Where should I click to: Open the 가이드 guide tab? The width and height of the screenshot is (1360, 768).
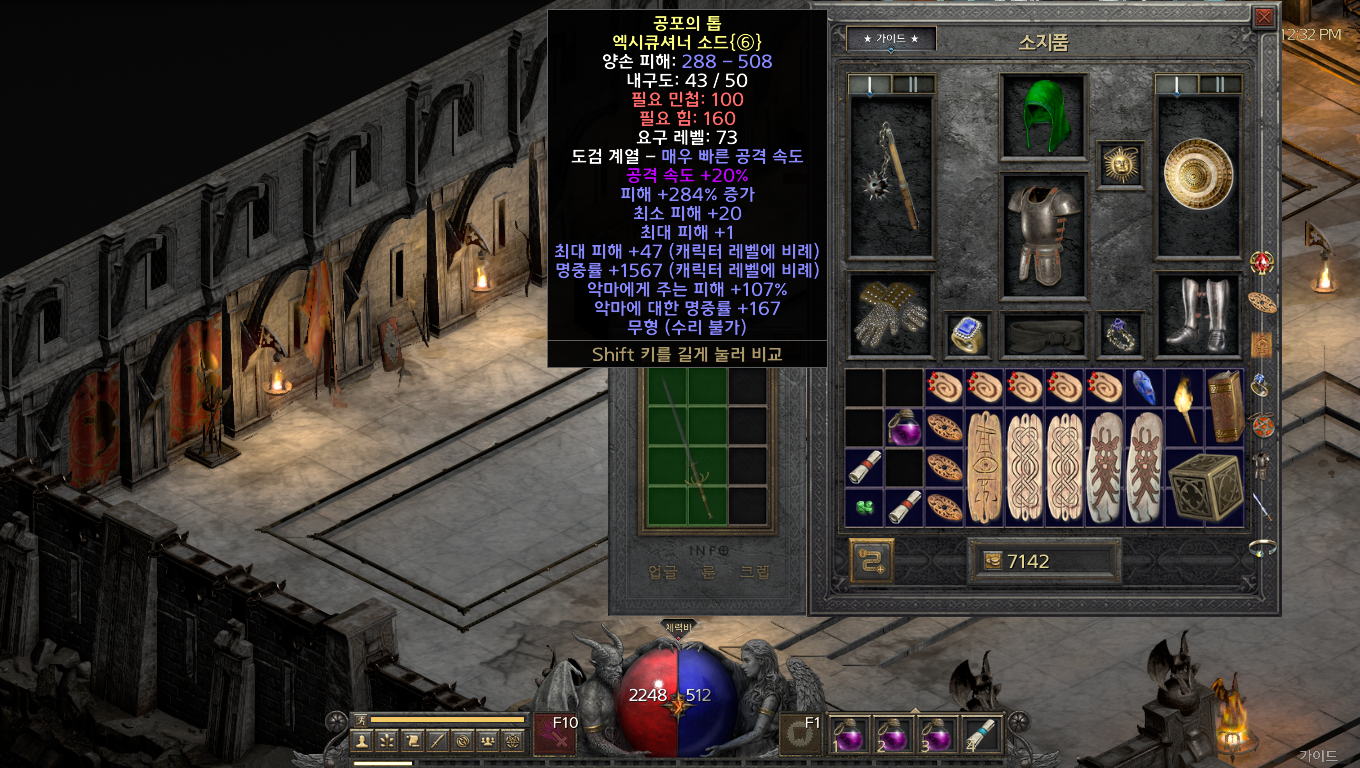[891, 39]
